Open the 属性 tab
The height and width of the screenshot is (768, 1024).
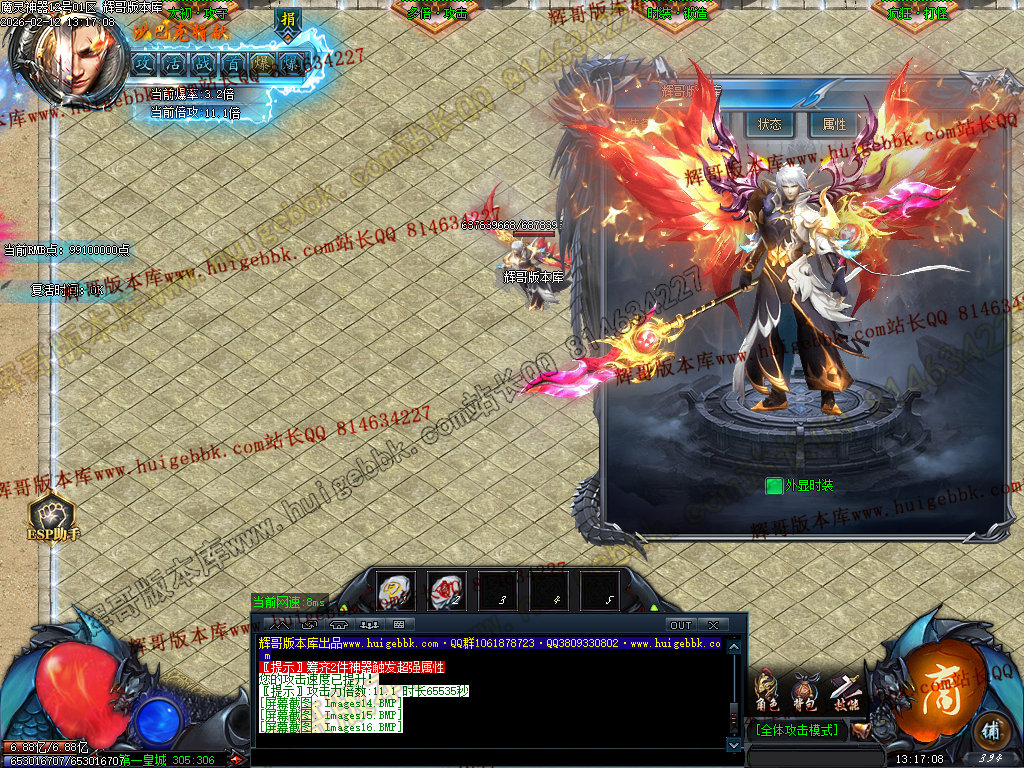tap(834, 125)
